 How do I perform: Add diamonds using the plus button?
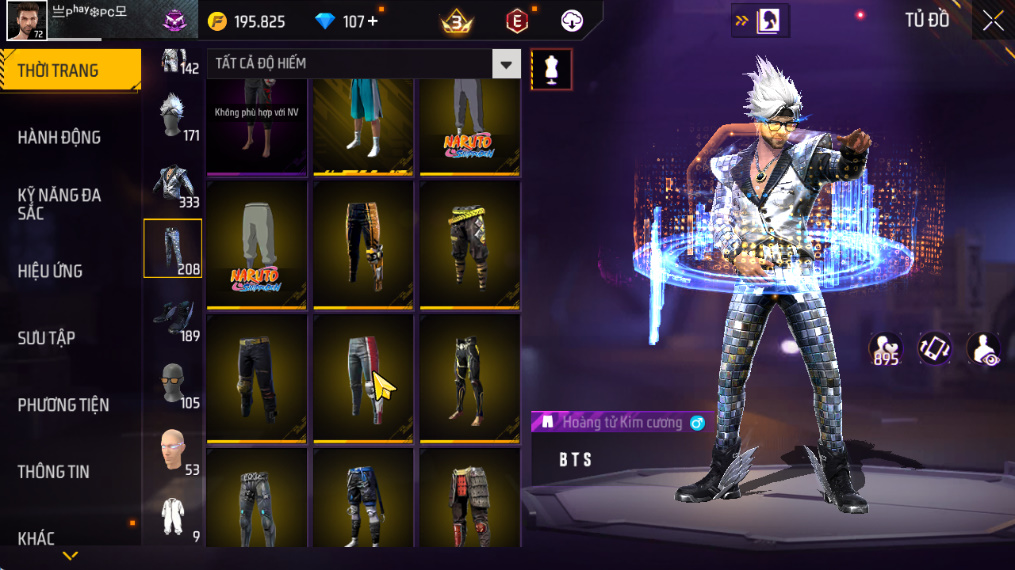pyautogui.click(x=373, y=21)
